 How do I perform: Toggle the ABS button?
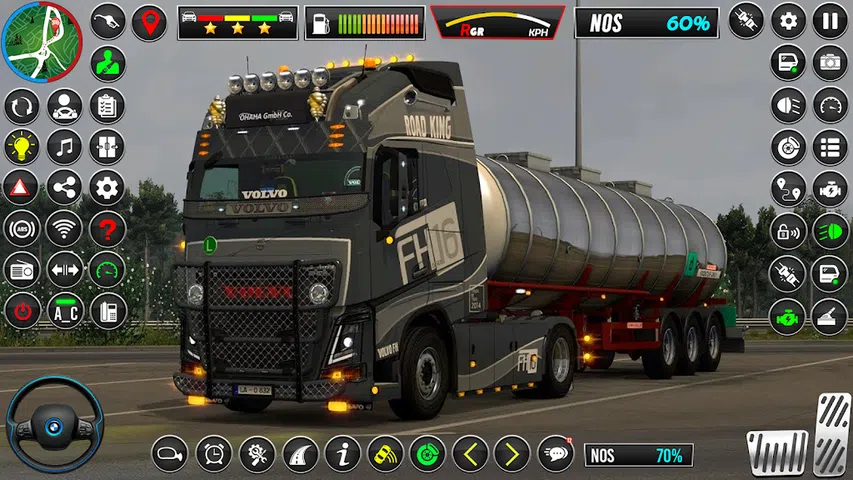point(22,229)
